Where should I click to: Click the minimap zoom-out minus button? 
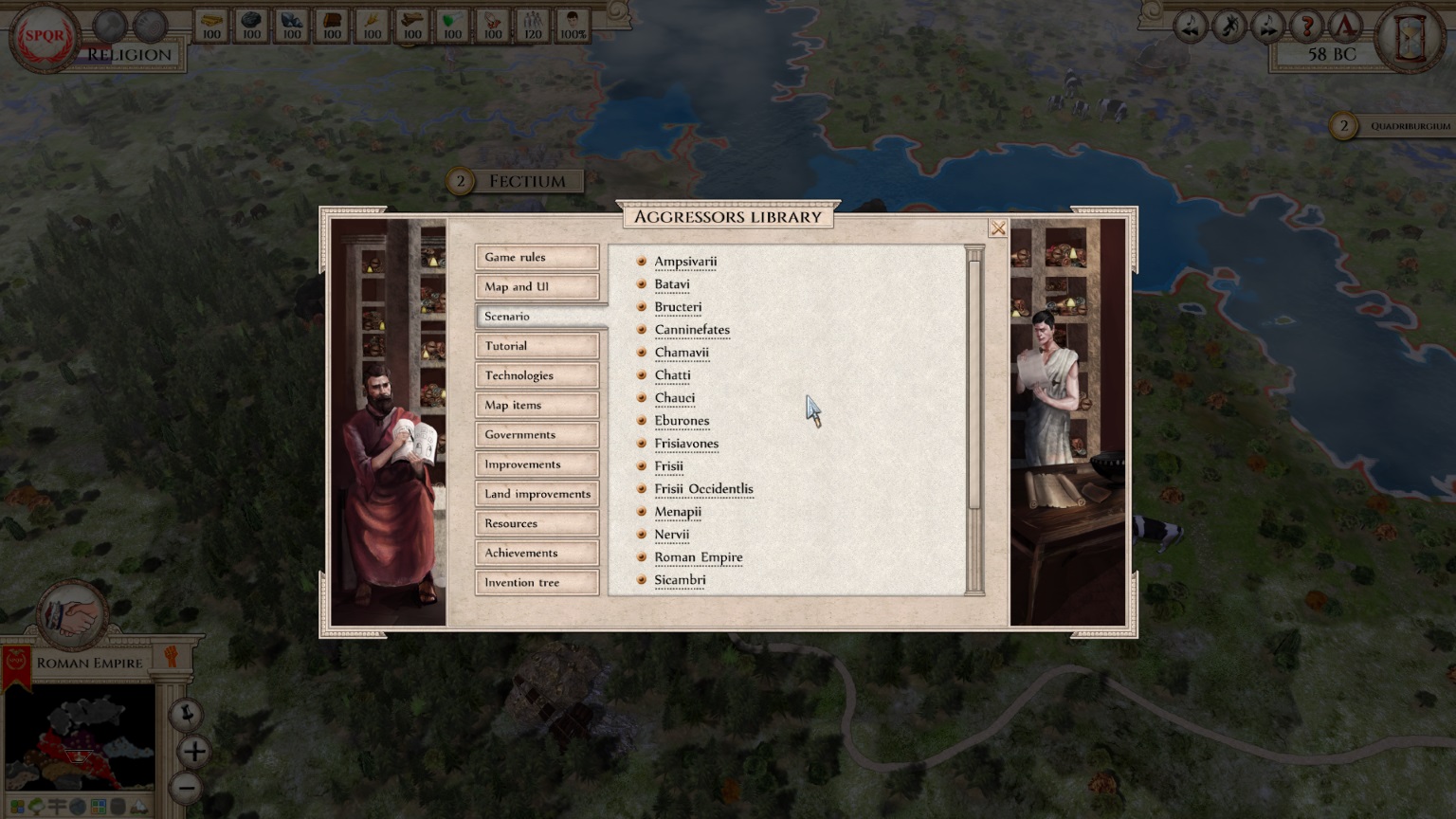187,787
